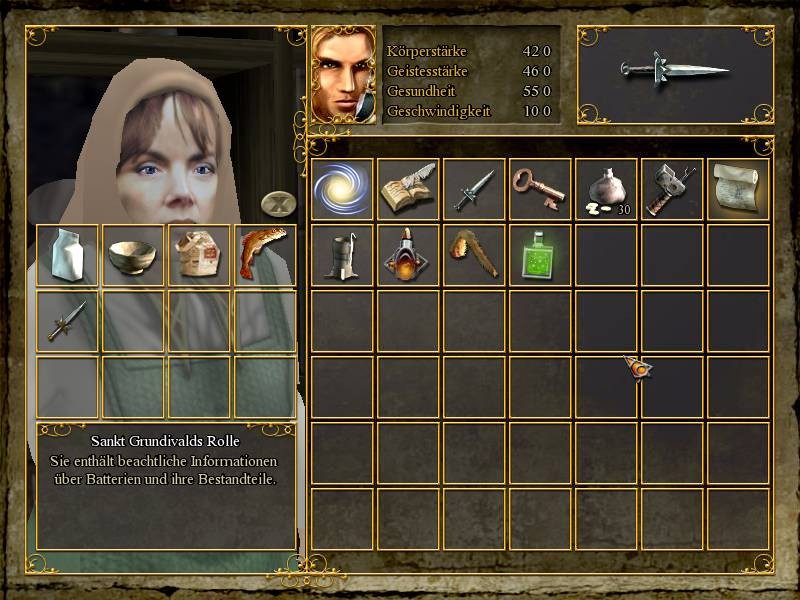This screenshot has width=800, height=600.
Task: Pick the brown fur tail item
Action: coord(474,255)
